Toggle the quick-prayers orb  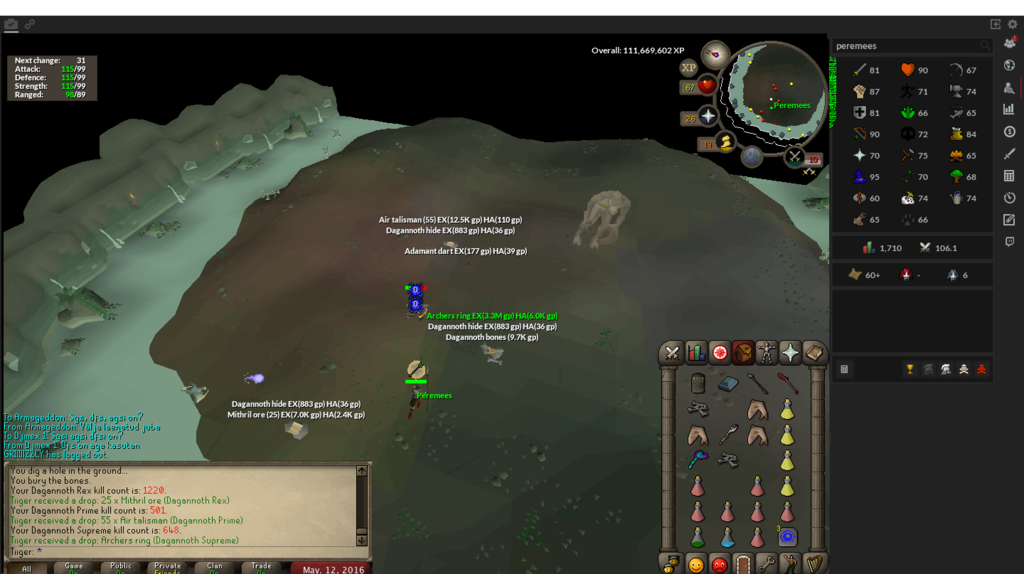click(709, 116)
